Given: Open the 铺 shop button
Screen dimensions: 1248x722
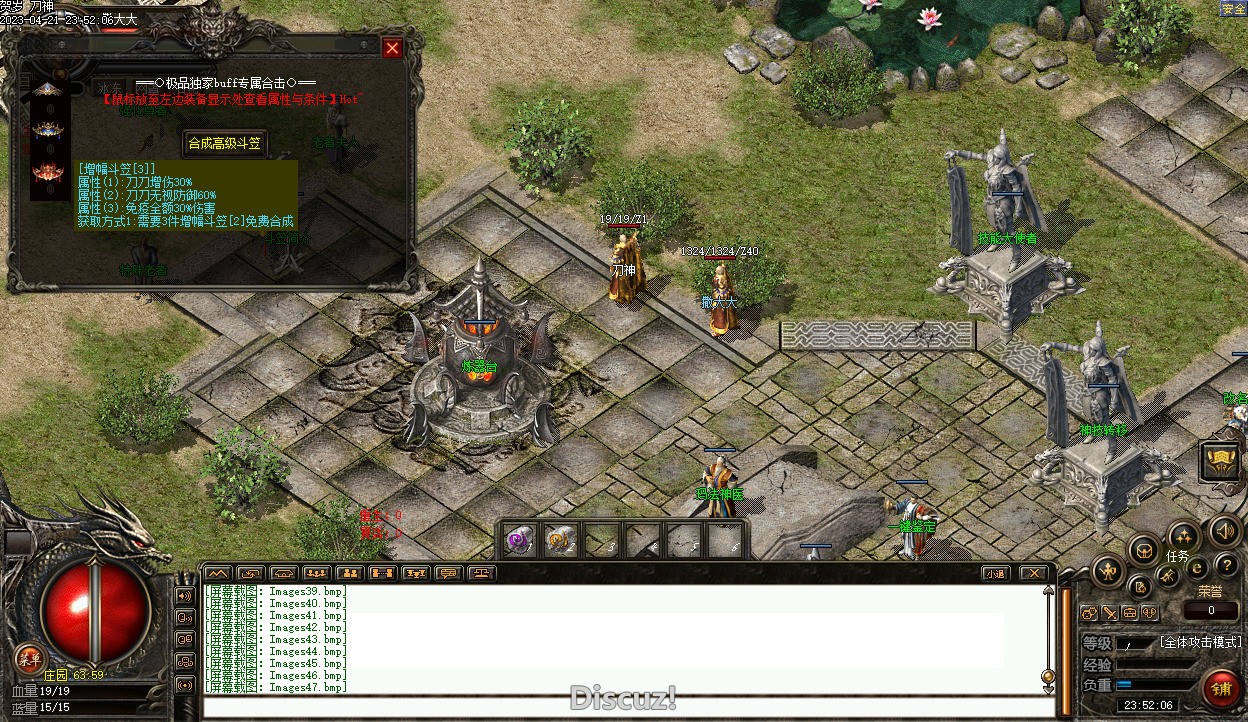Looking at the screenshot, I should [1220, 689].
